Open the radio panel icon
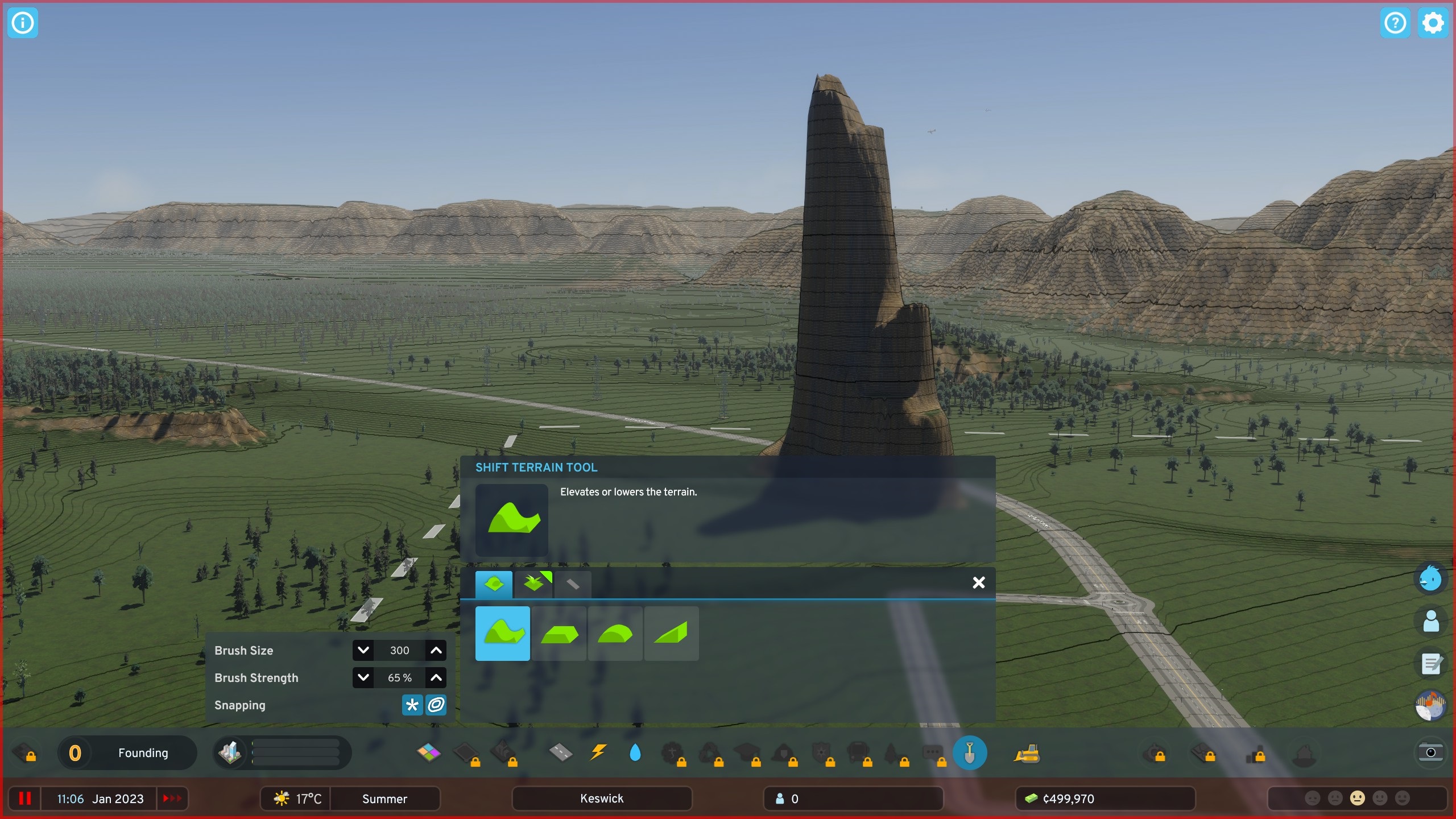This screenshot has height=819, width=1456. coord(1431,705)
